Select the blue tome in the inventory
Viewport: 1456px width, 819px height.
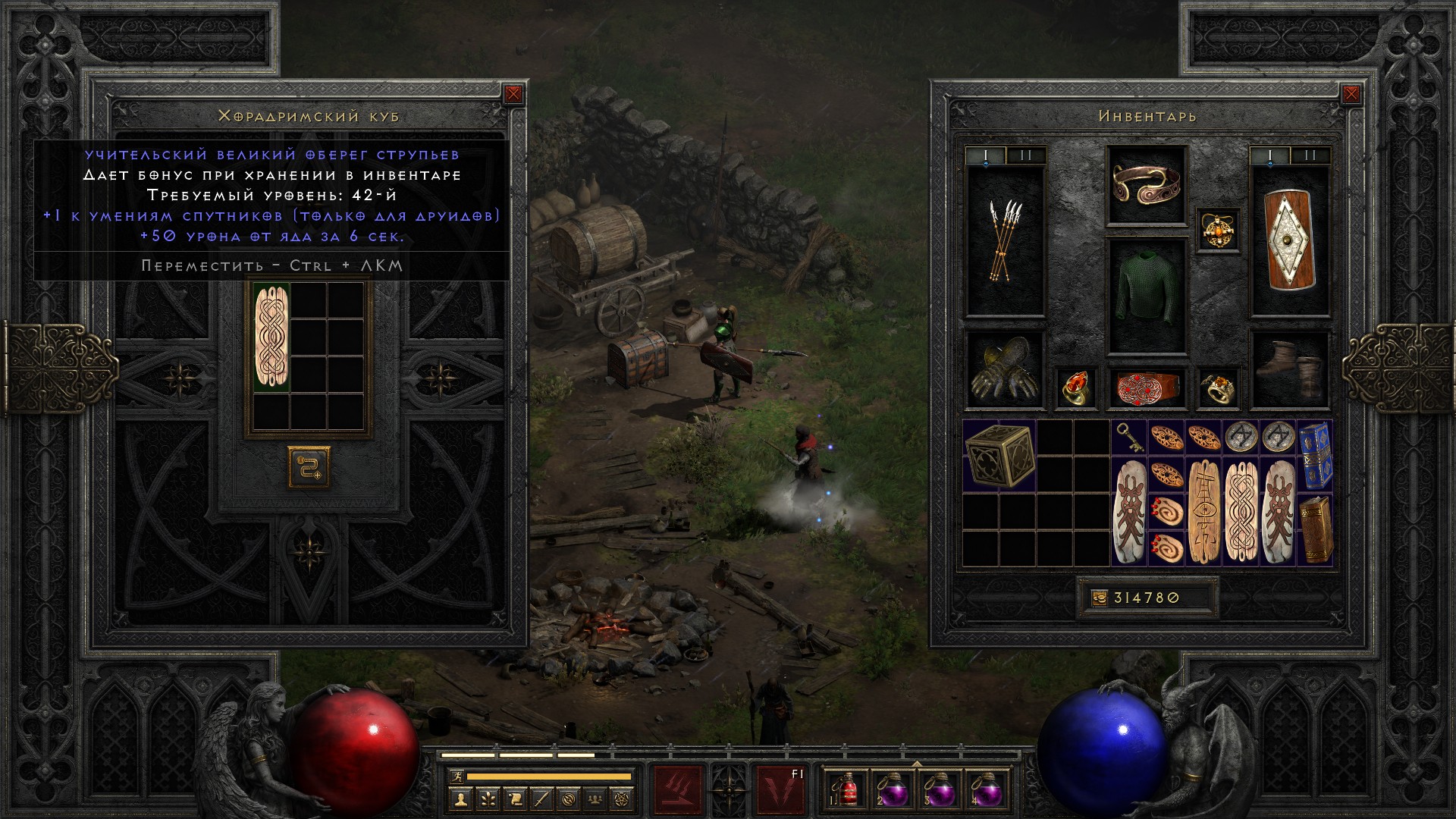(x=1315, y=455)
